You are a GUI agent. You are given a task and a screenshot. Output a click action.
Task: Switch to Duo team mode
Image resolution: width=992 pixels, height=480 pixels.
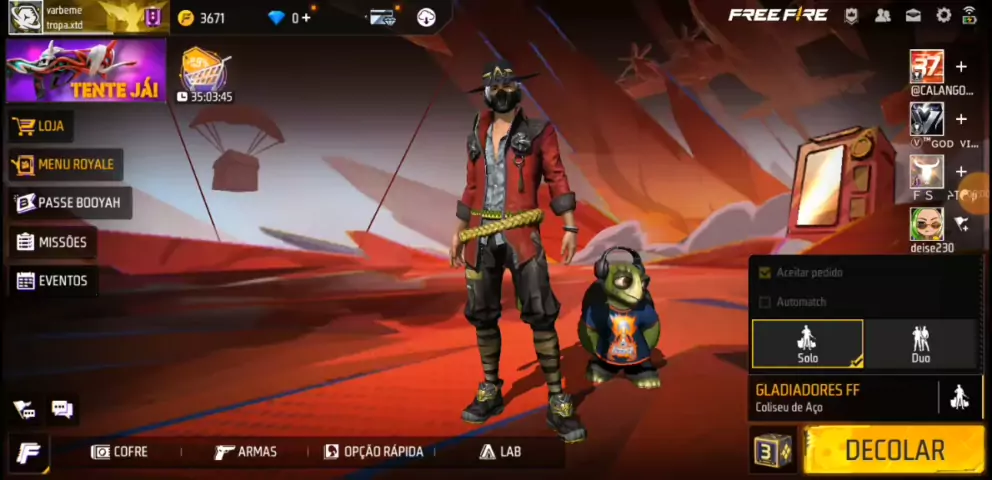920,344
